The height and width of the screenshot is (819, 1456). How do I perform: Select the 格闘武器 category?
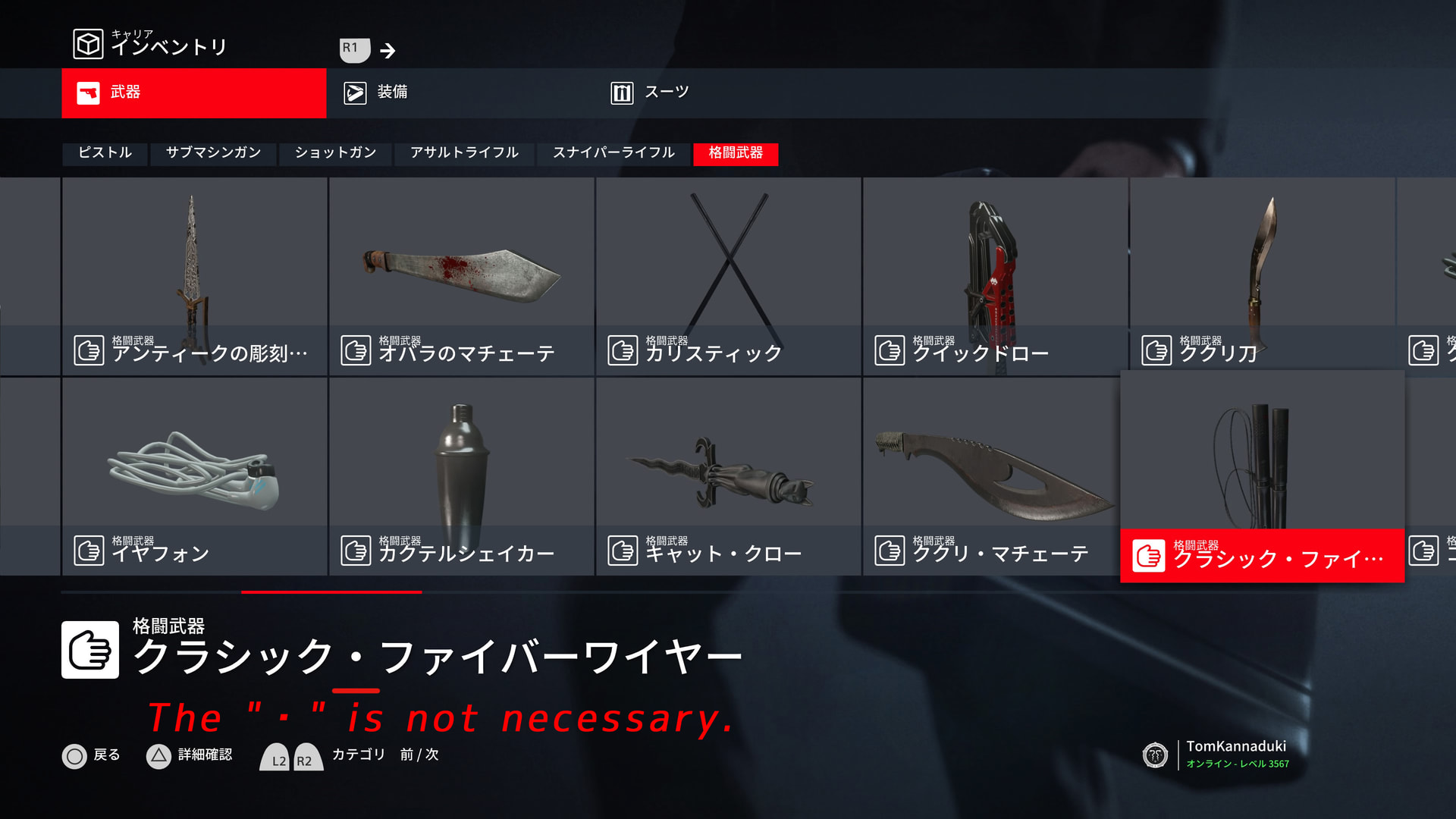[736, 153]
